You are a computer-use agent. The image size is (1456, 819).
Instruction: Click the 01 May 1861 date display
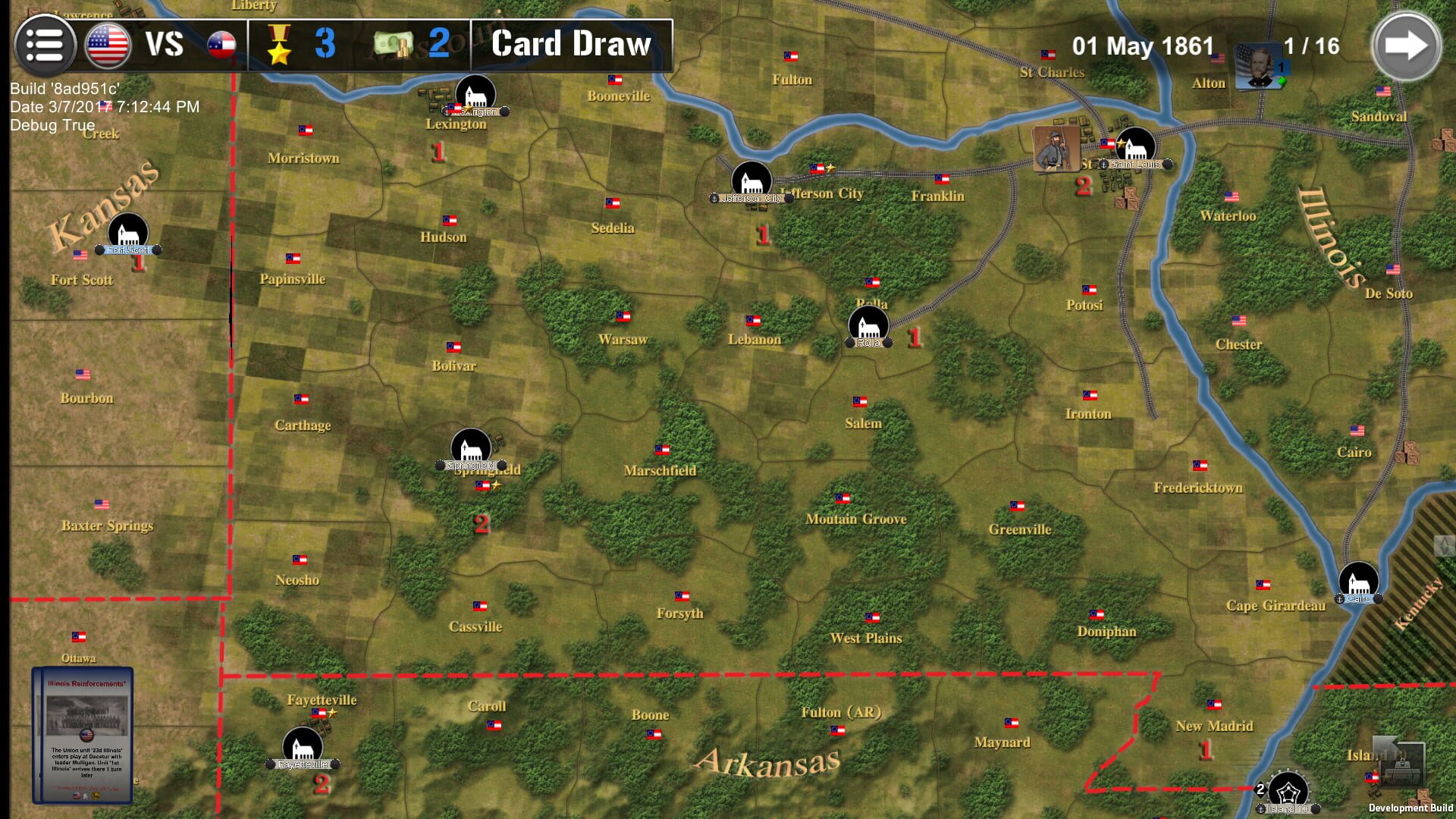click(1141, 45)
